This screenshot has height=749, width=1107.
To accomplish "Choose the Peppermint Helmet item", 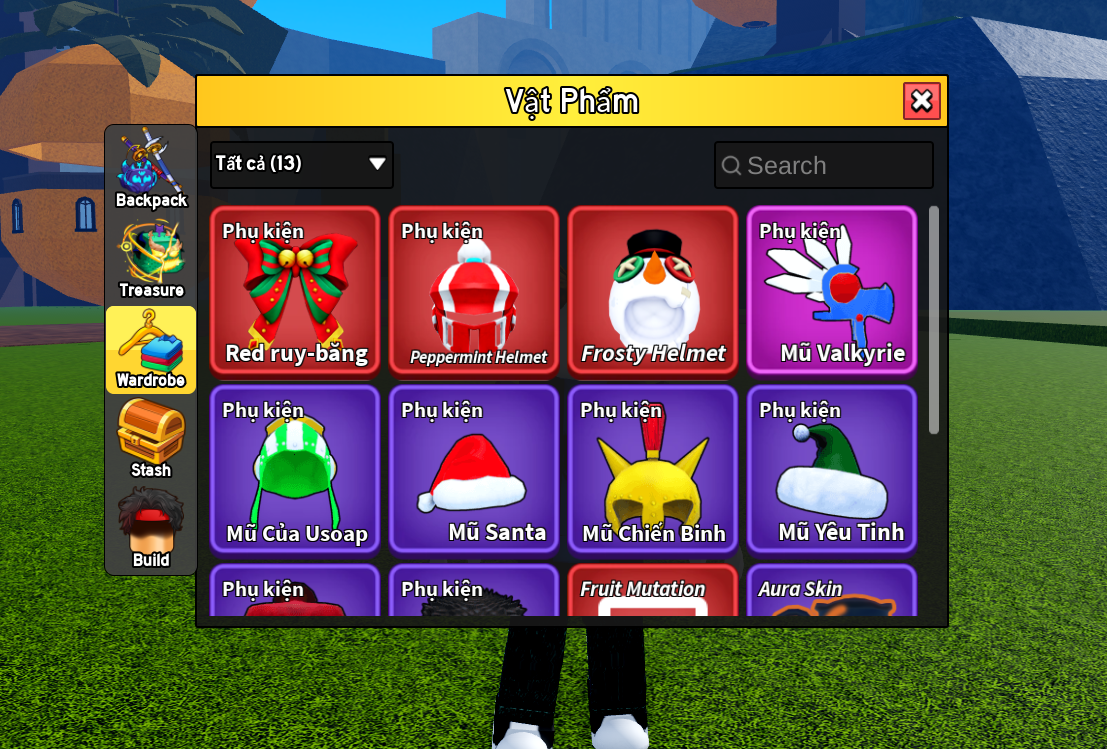I will [x=474, y=290].
